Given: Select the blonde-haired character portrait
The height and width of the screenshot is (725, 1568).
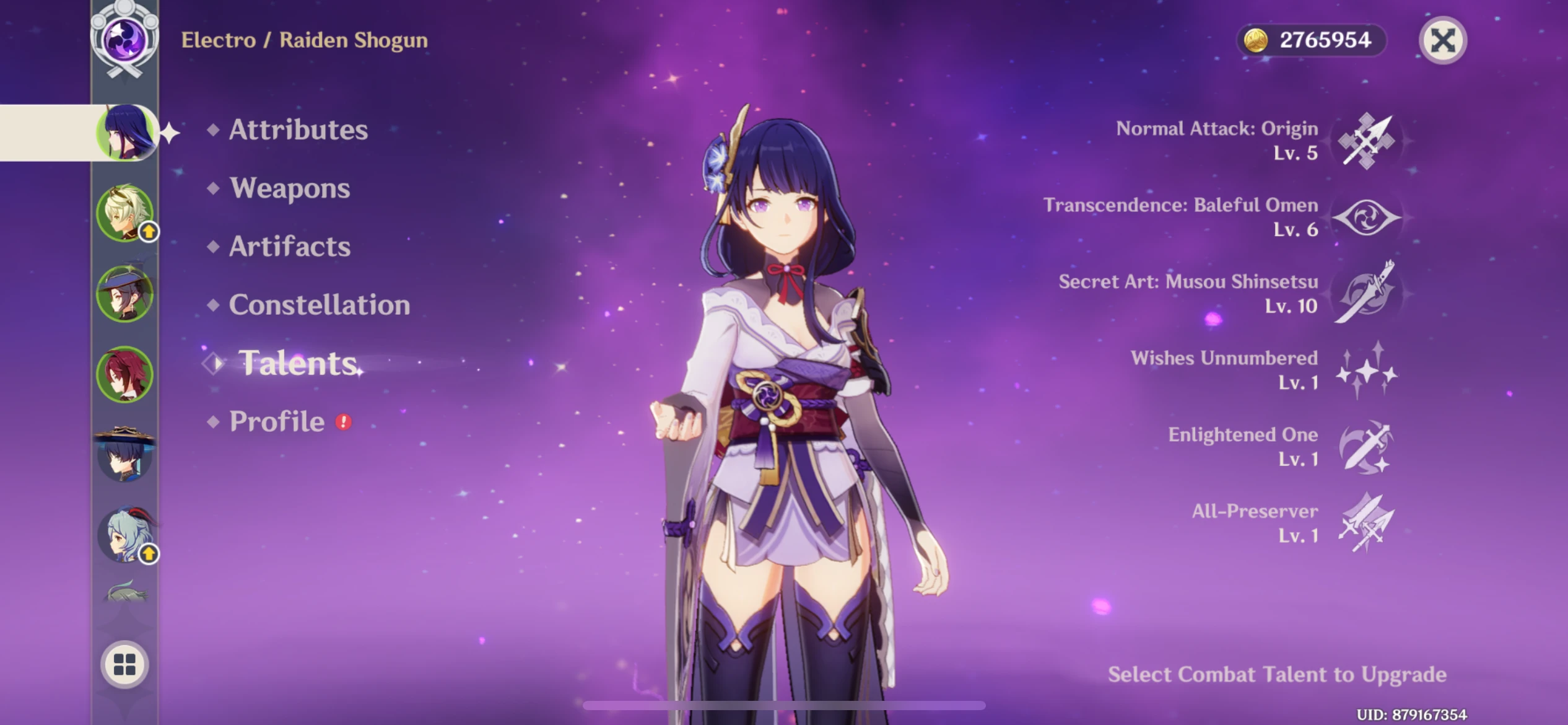Looking at the screenshot, I should pyautogui.click(x=125, y=213).
